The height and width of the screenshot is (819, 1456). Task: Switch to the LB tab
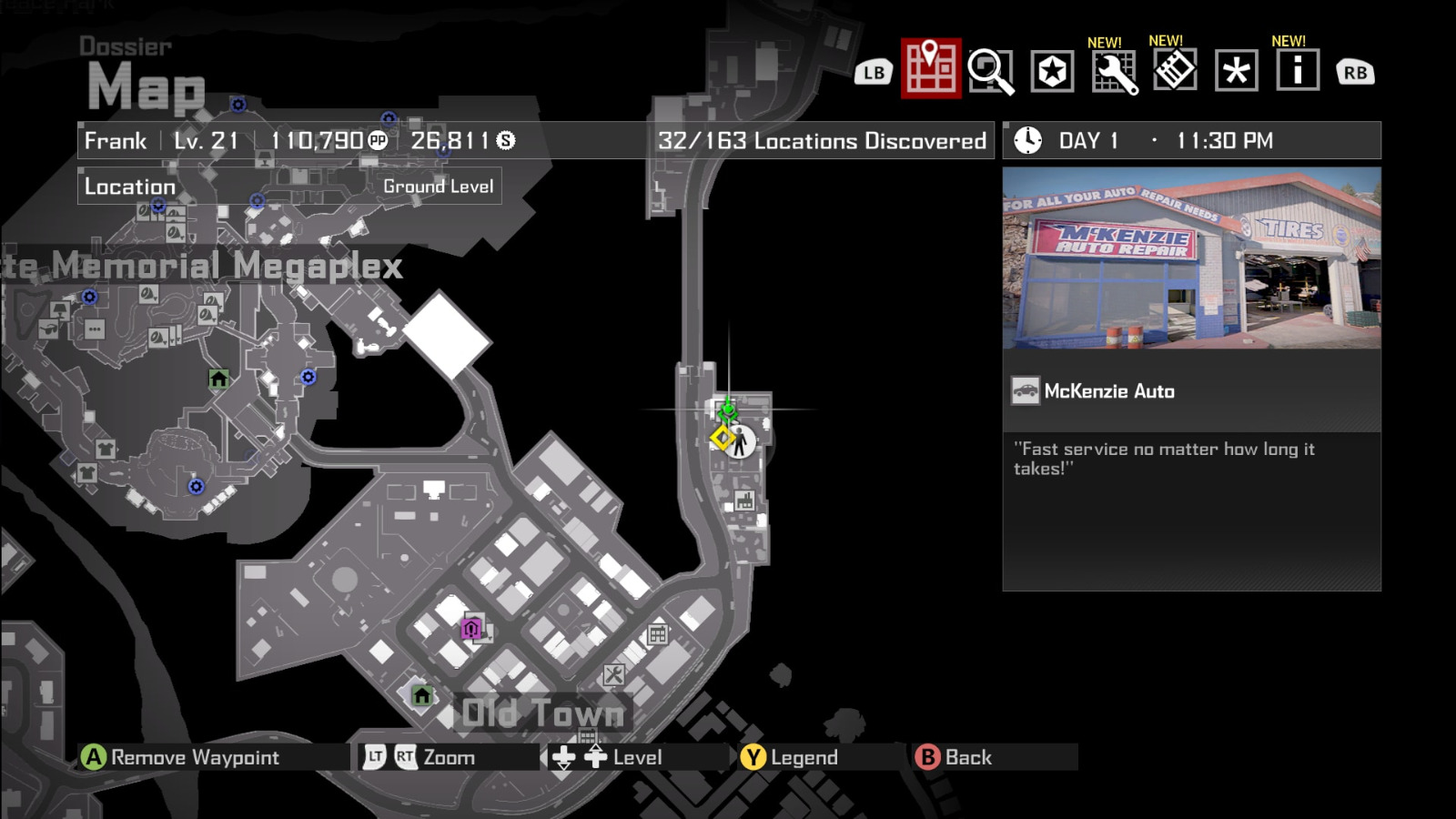[x=874, y=71]
